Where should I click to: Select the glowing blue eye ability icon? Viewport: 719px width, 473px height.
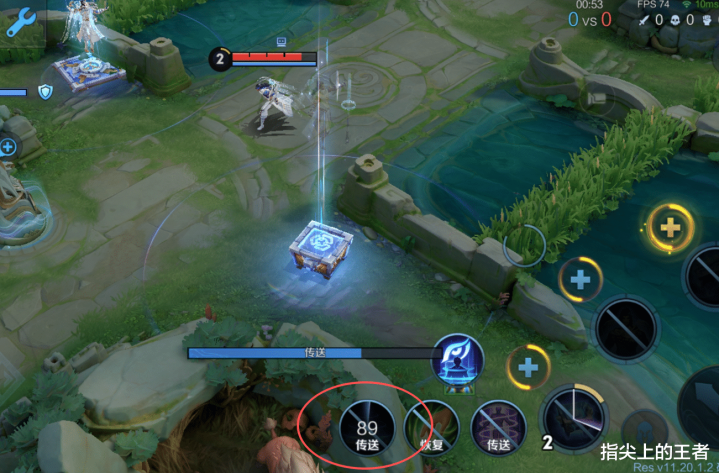457,361
